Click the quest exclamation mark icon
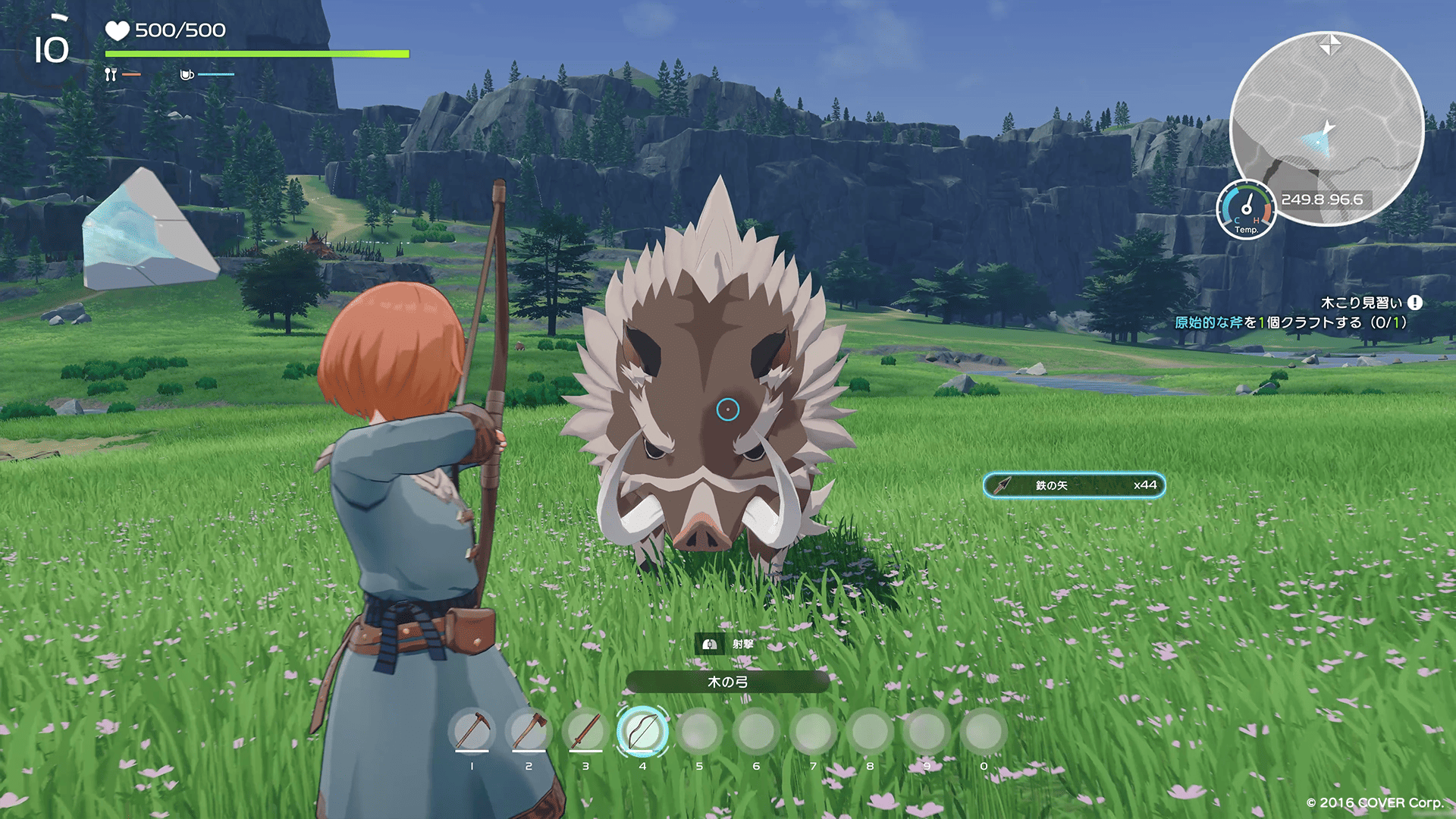Screen dimensions: 1456x819 (1415, 303)
